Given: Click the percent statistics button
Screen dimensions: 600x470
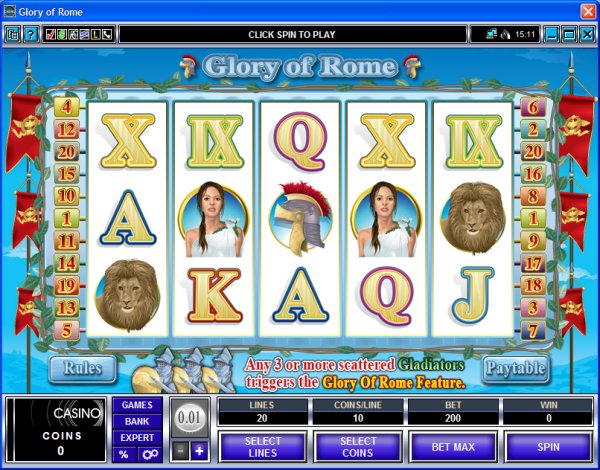Looking at the screenshot, I should point(124,454).
